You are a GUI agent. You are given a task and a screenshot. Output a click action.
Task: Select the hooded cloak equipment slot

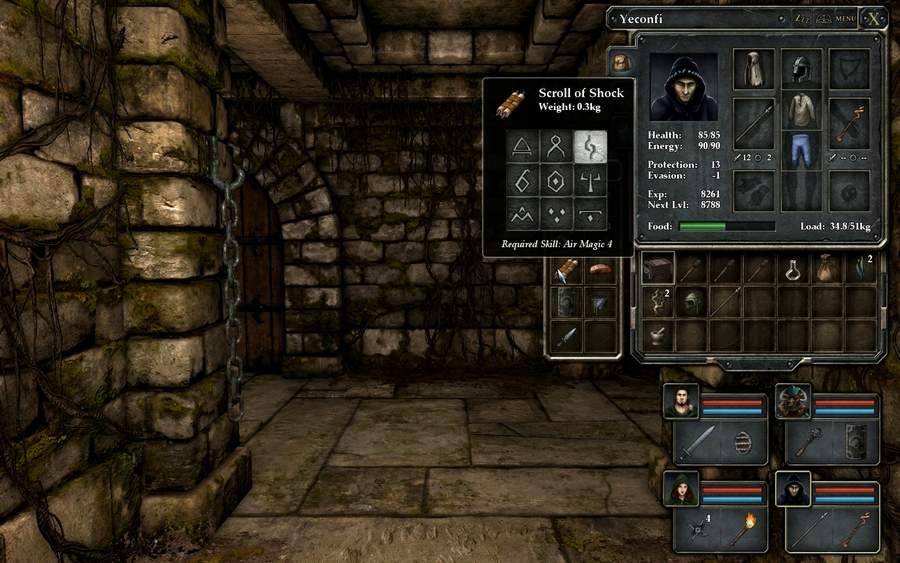click(754, 69)
